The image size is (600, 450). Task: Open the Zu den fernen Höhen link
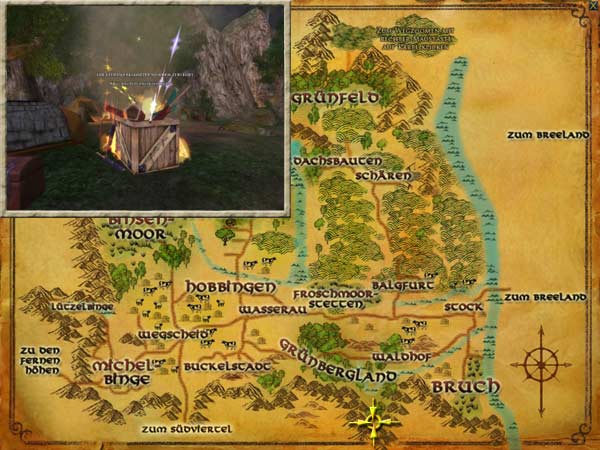coord(39,360)
